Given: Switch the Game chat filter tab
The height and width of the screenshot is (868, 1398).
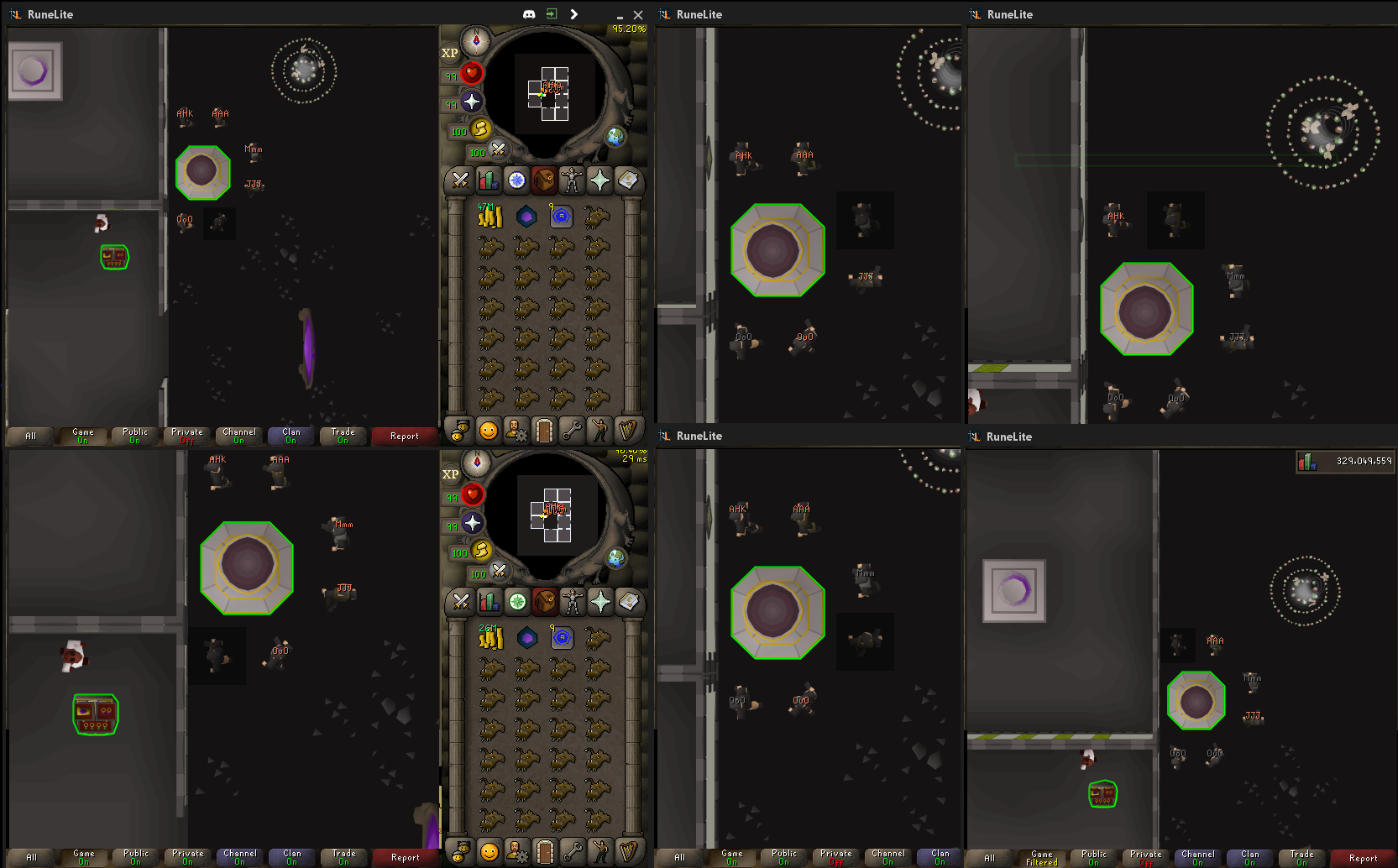Looking at the screenshot, I should (82, 435).
